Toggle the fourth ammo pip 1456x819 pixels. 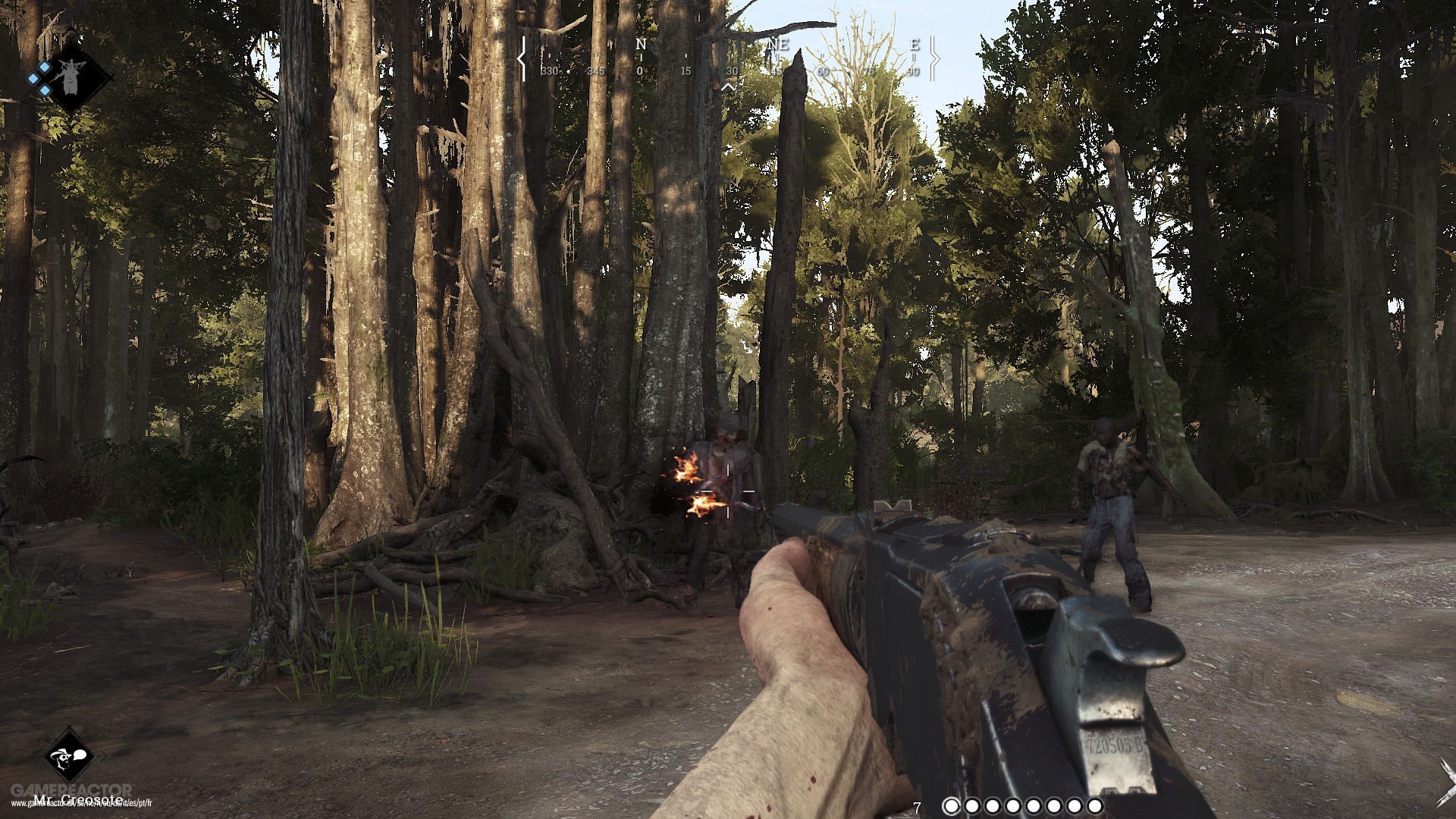[x=1013, y=805]
